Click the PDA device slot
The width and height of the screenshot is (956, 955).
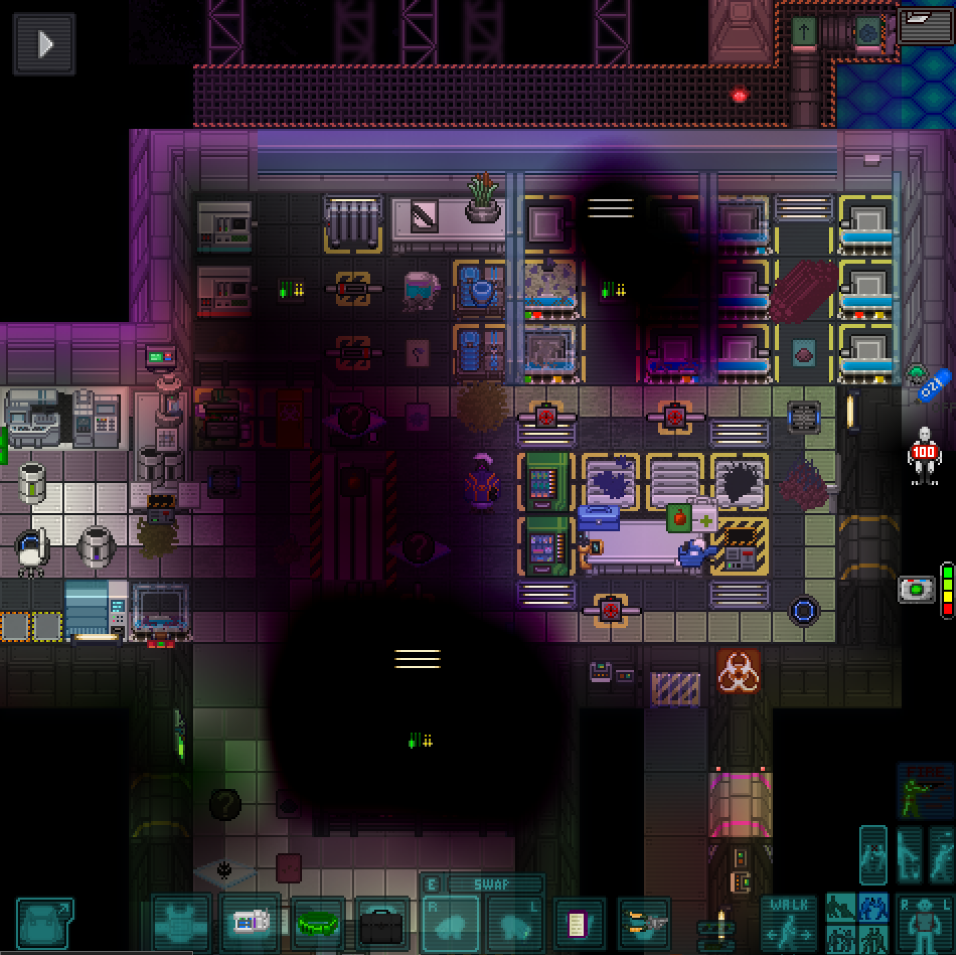coord(250,923)
